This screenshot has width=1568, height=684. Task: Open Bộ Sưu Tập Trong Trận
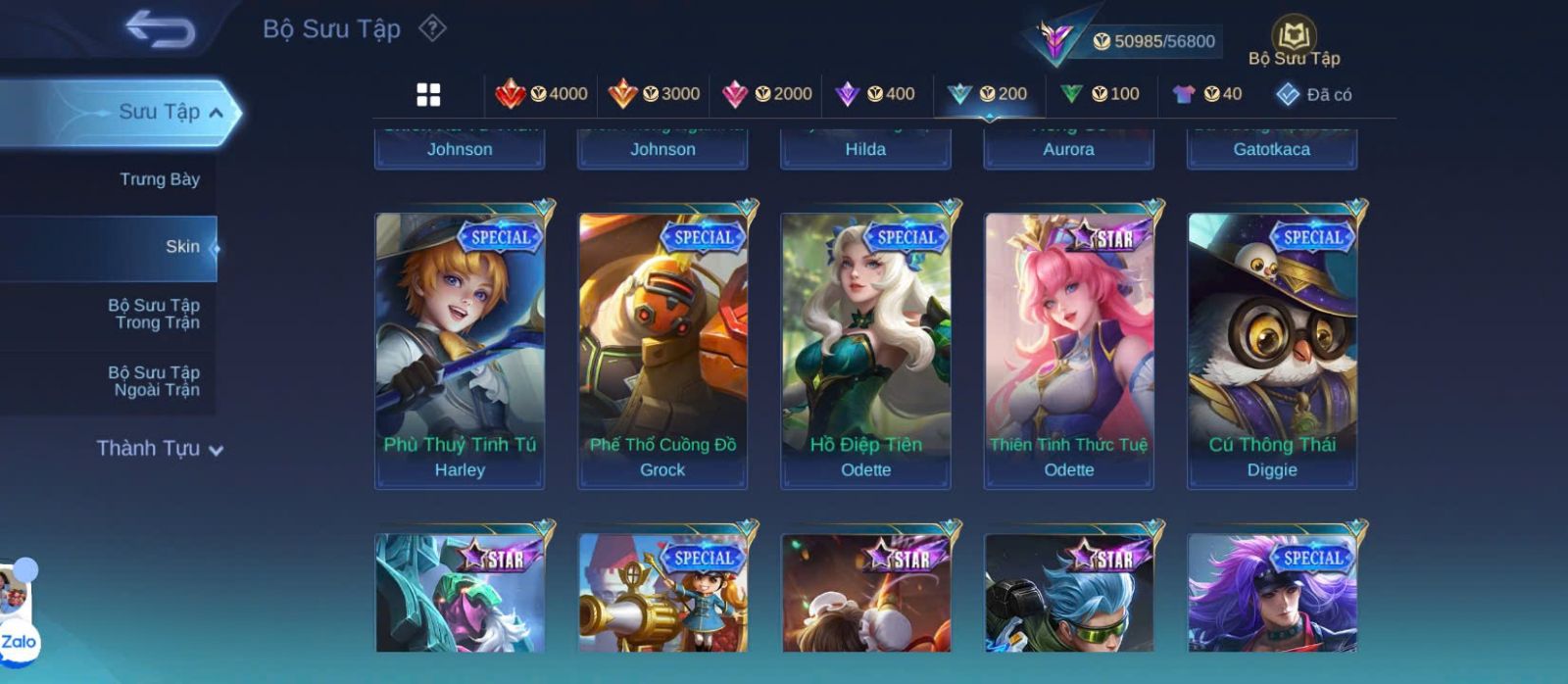pyautogui.click(x=154, y=314)
